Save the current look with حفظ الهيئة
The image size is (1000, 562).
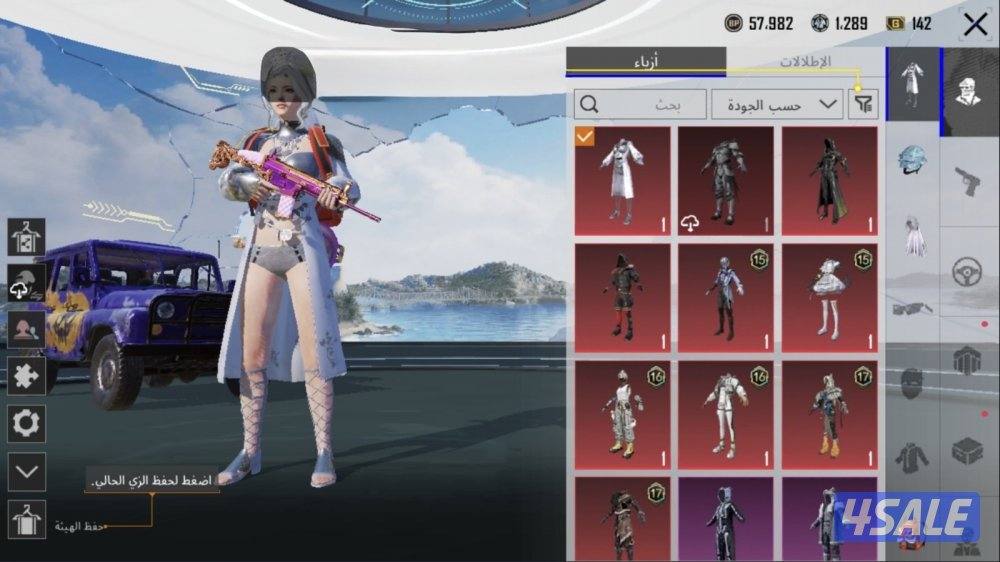click(26, 519)
